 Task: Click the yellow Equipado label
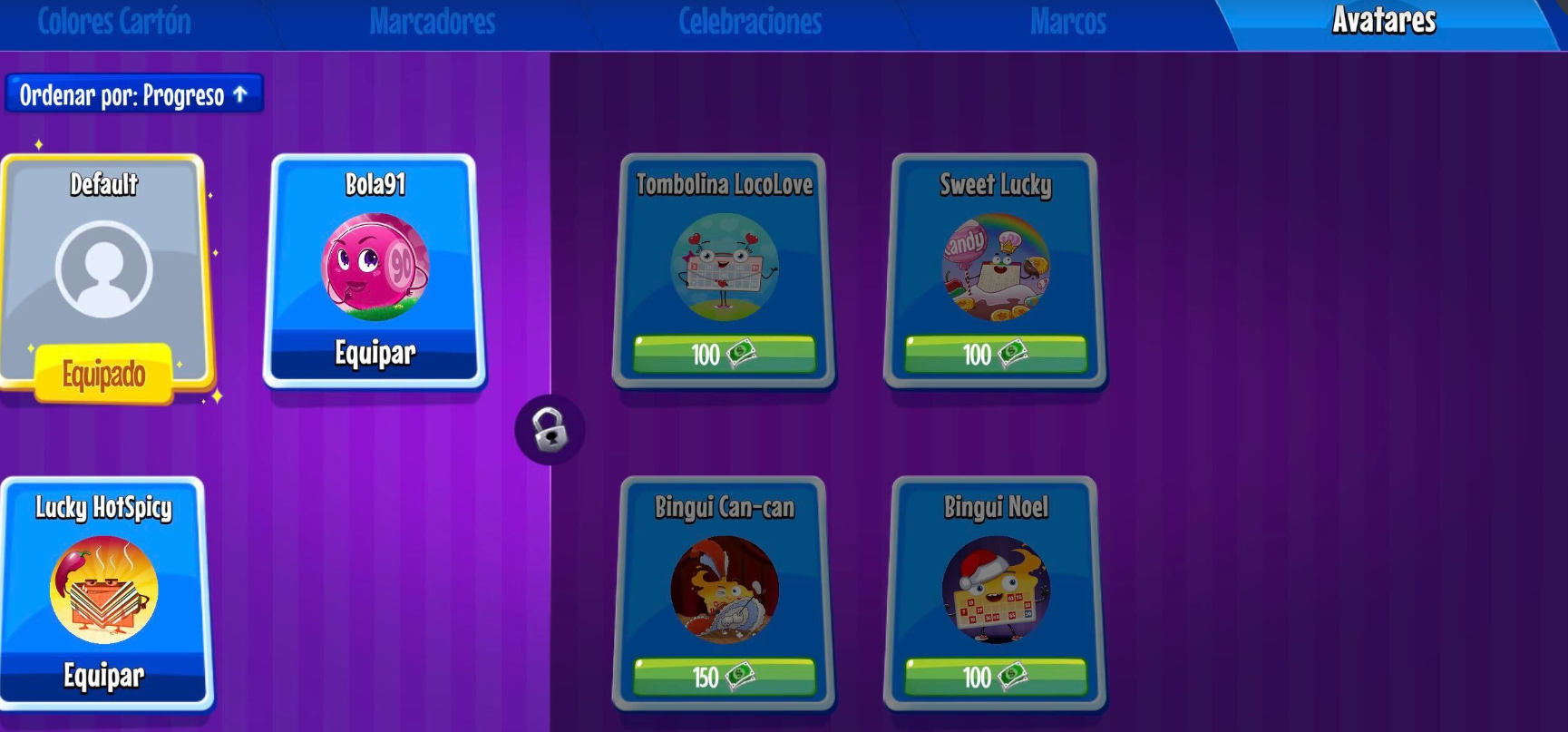click(103, 374)
